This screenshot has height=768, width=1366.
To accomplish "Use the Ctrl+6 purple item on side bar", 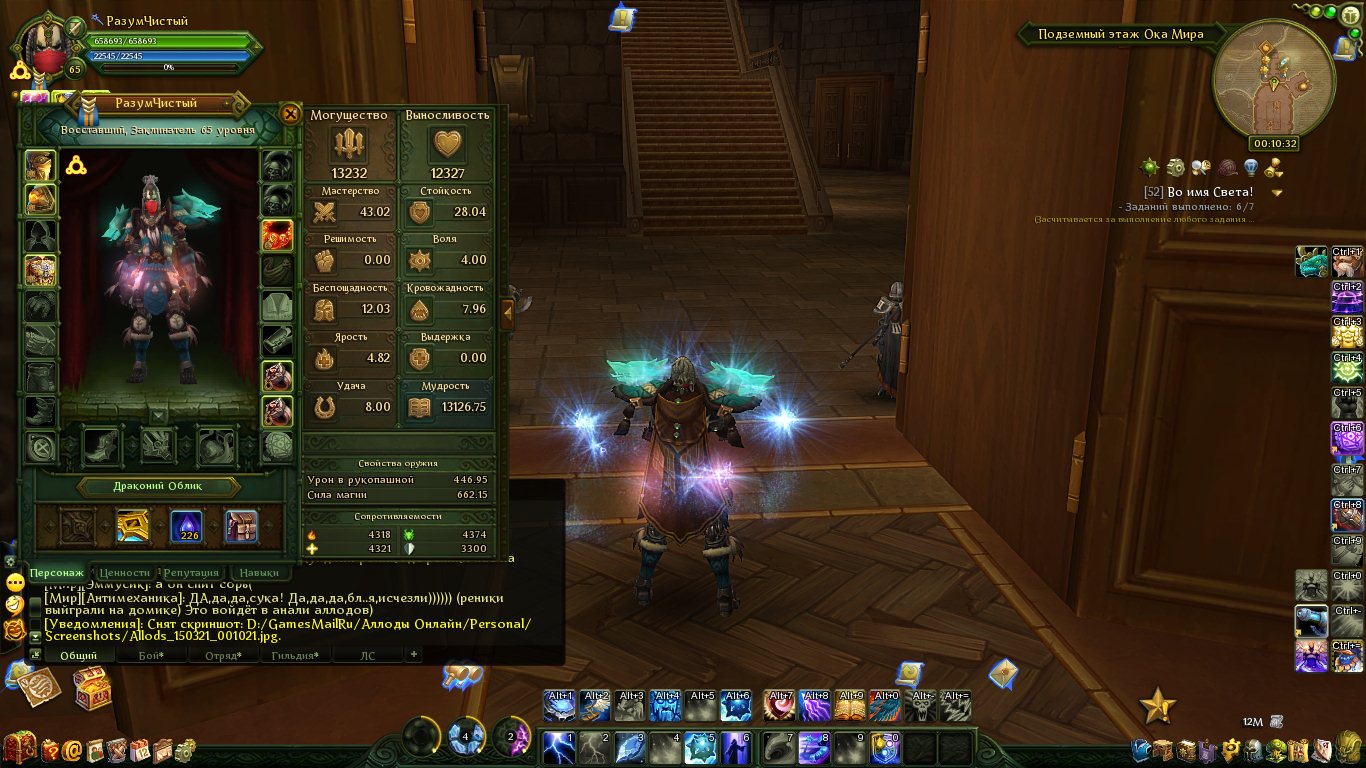I will point(1347,440).
